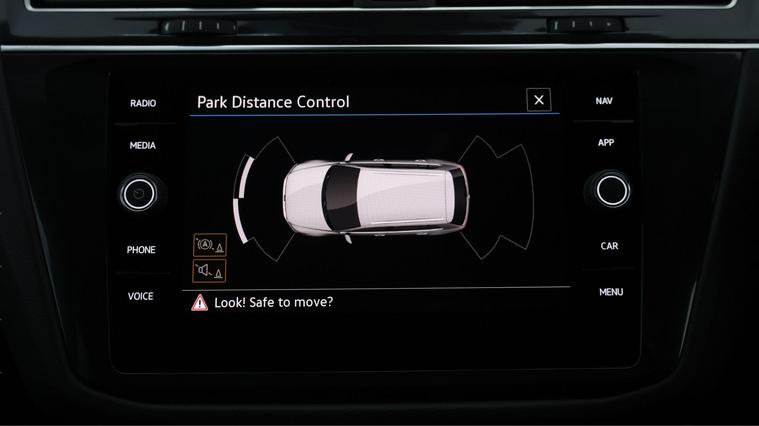This screenshot has width=759, height=426.
Task: Mute the parking sensor sound icon
Action: [x=210, y=270]
